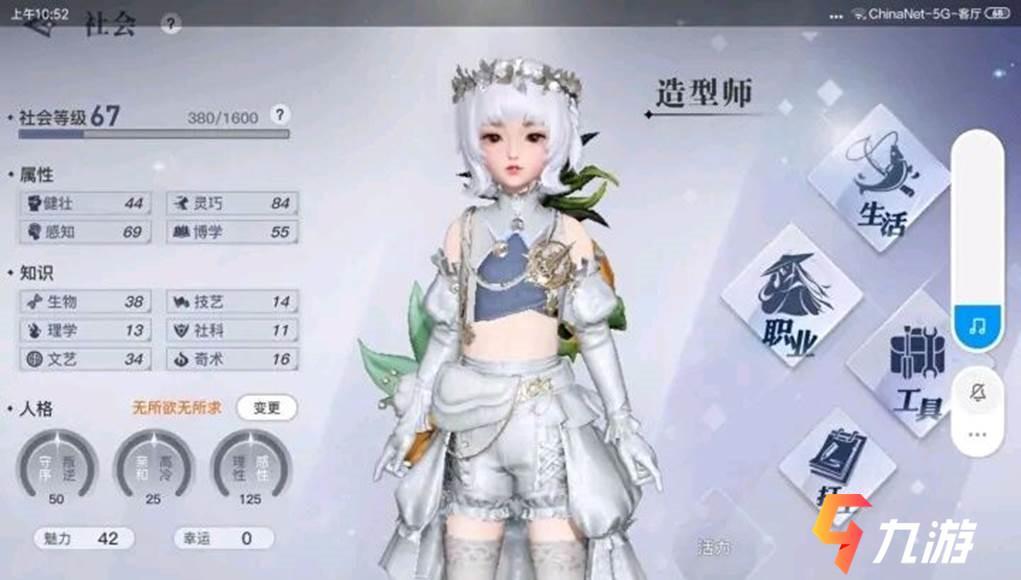Select the 生物 knowledge cell

pyautogui.click(x=85, y=301)
